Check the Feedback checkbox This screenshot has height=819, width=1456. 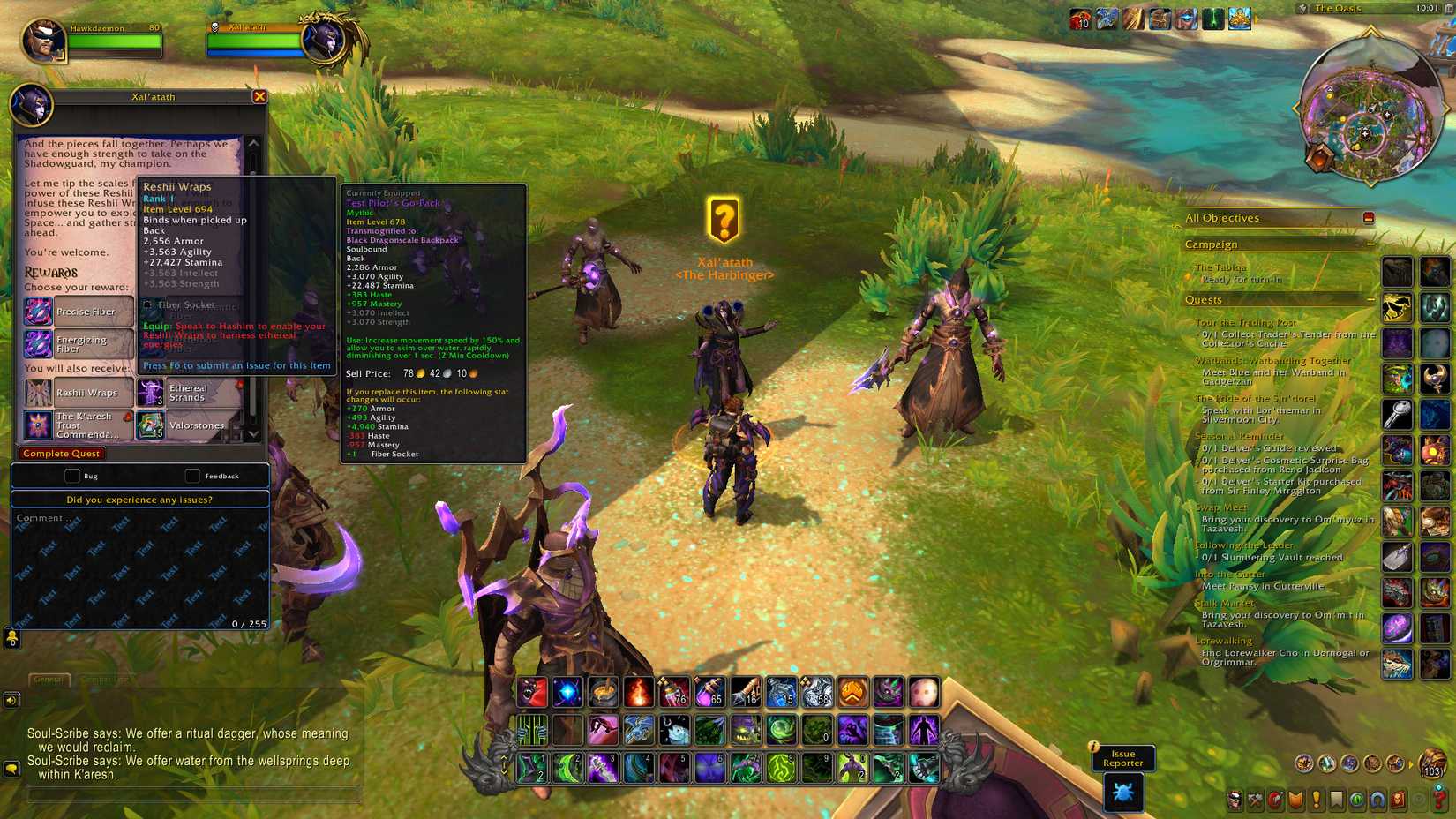[192, 476]
